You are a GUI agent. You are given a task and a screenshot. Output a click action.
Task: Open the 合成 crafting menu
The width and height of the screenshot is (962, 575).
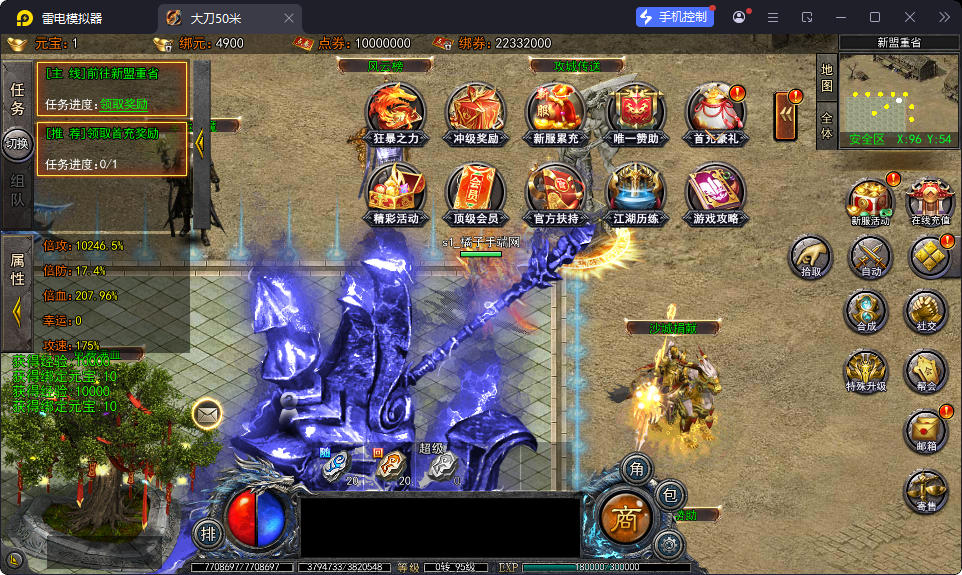pos(866,311)
